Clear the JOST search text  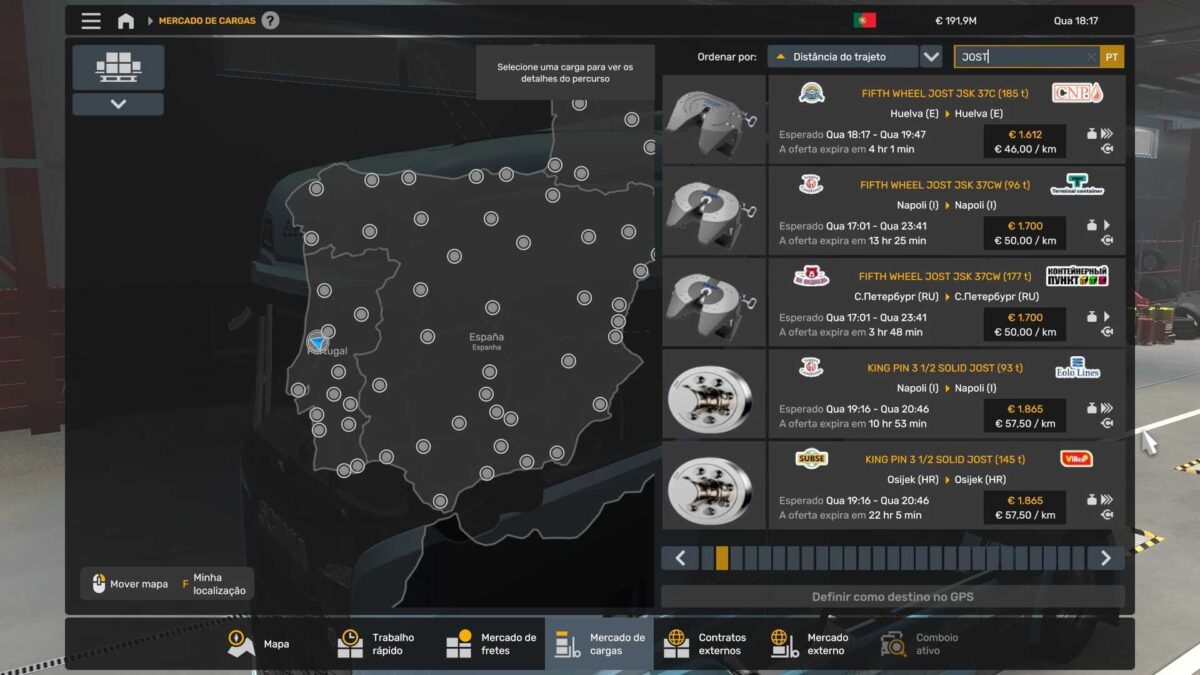point(1091,58)
